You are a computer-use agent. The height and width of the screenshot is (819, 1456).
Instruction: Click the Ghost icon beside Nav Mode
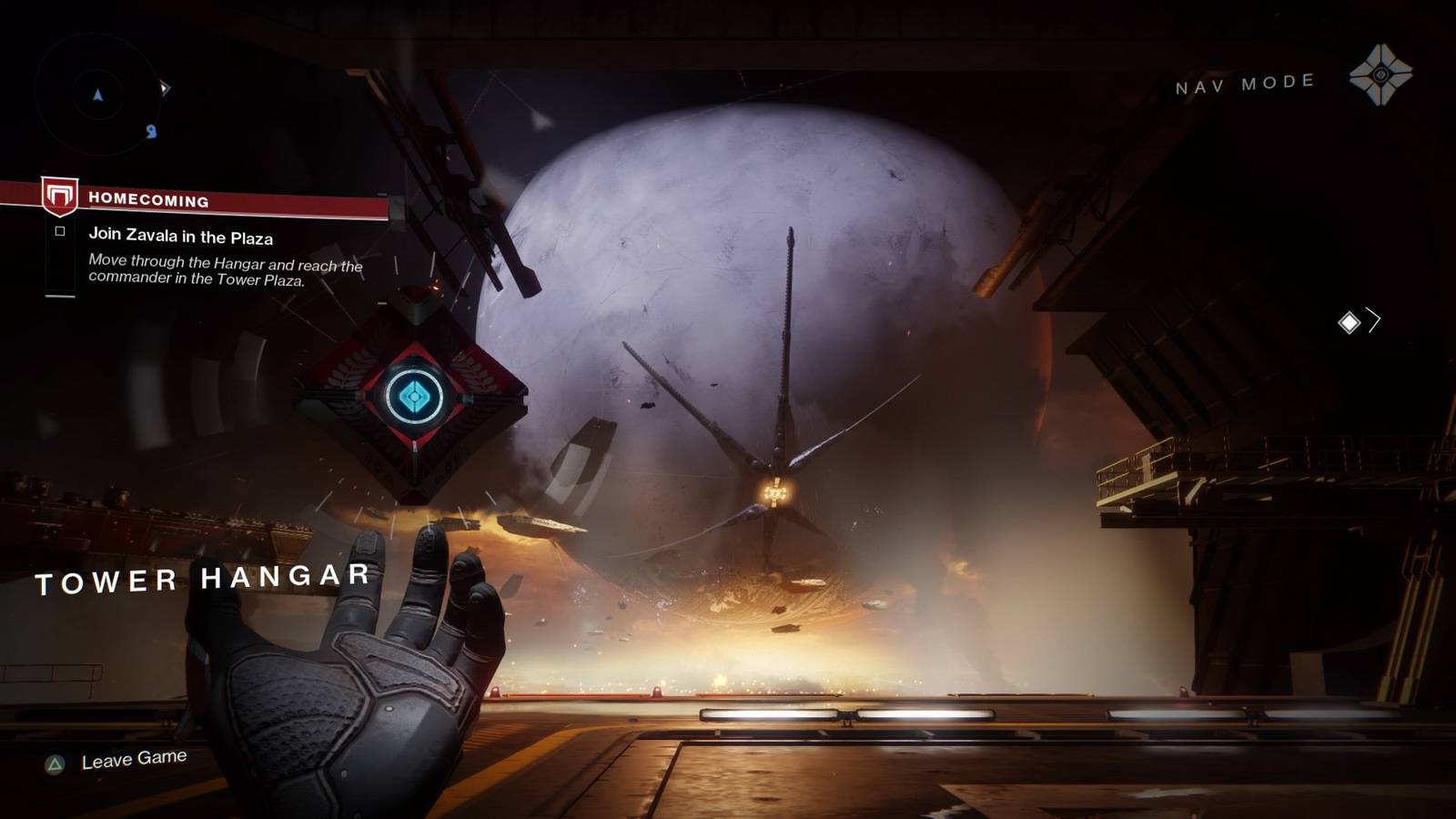pyautogui.click(x=1380, y=75)
